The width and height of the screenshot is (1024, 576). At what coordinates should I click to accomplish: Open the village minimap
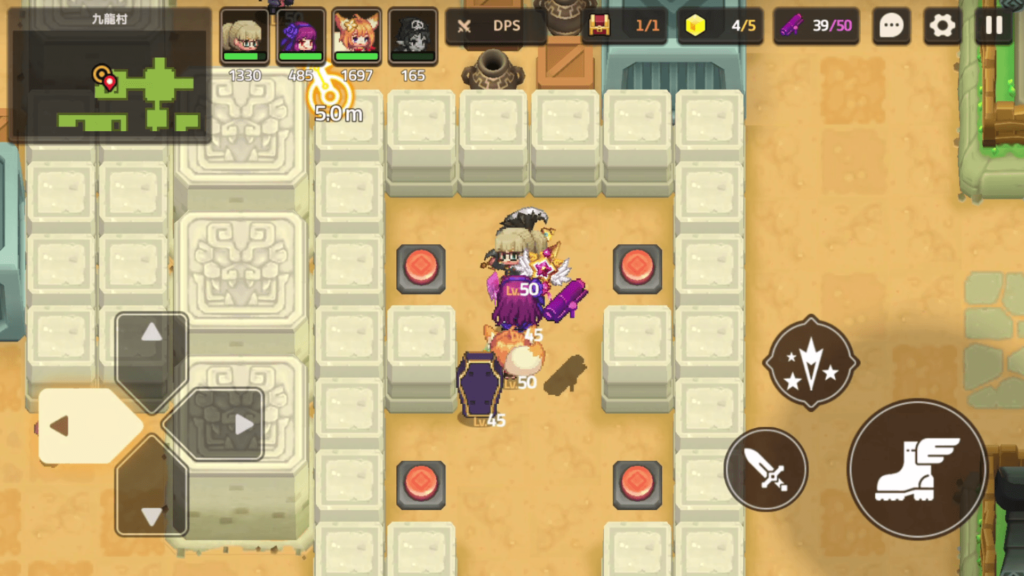(x=108, y=74)
